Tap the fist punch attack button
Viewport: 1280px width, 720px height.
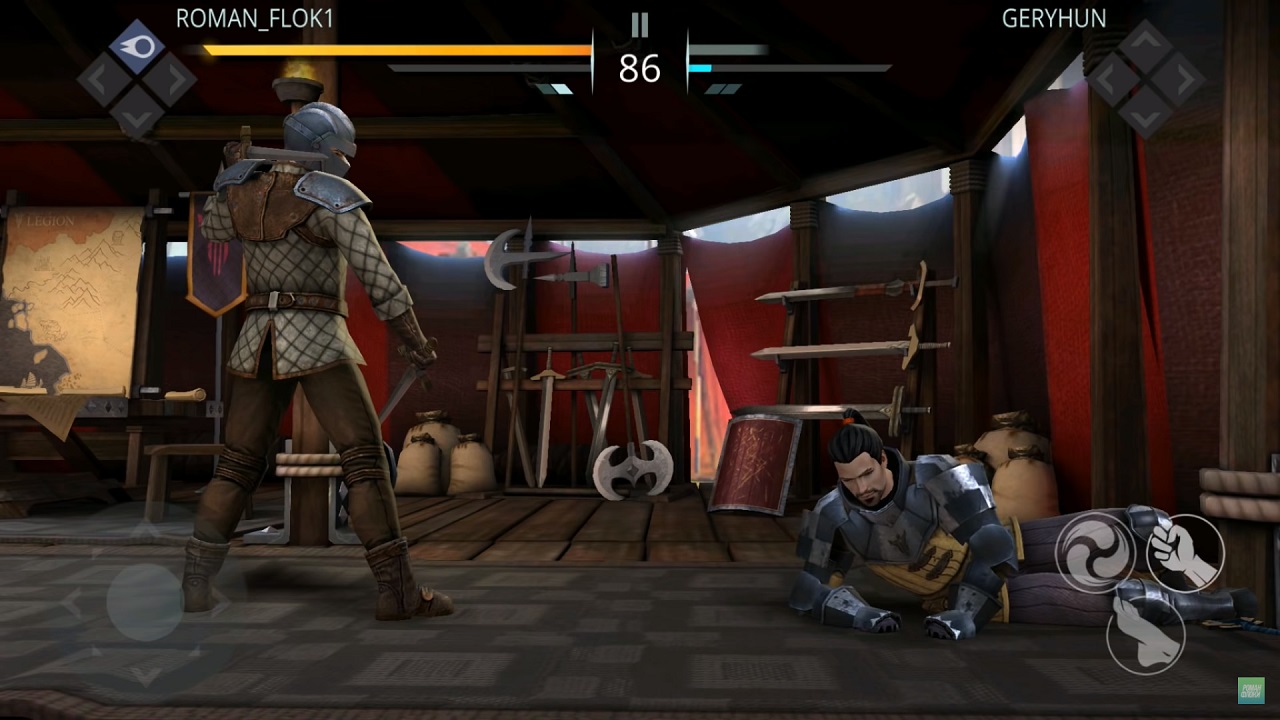tap(1185, 553)
